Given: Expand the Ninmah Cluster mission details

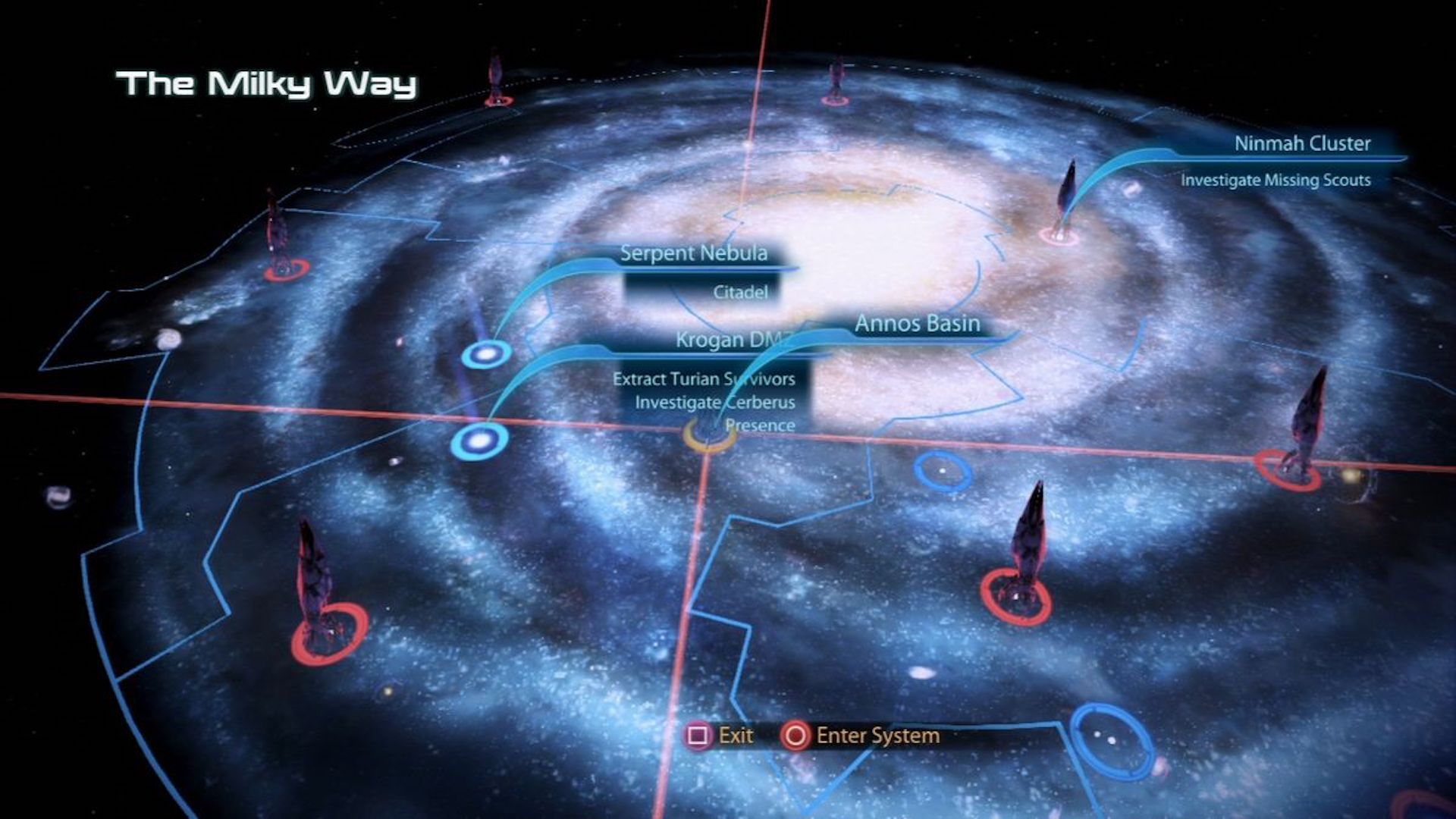Looking at the screenshot, I should (1303, 143).
